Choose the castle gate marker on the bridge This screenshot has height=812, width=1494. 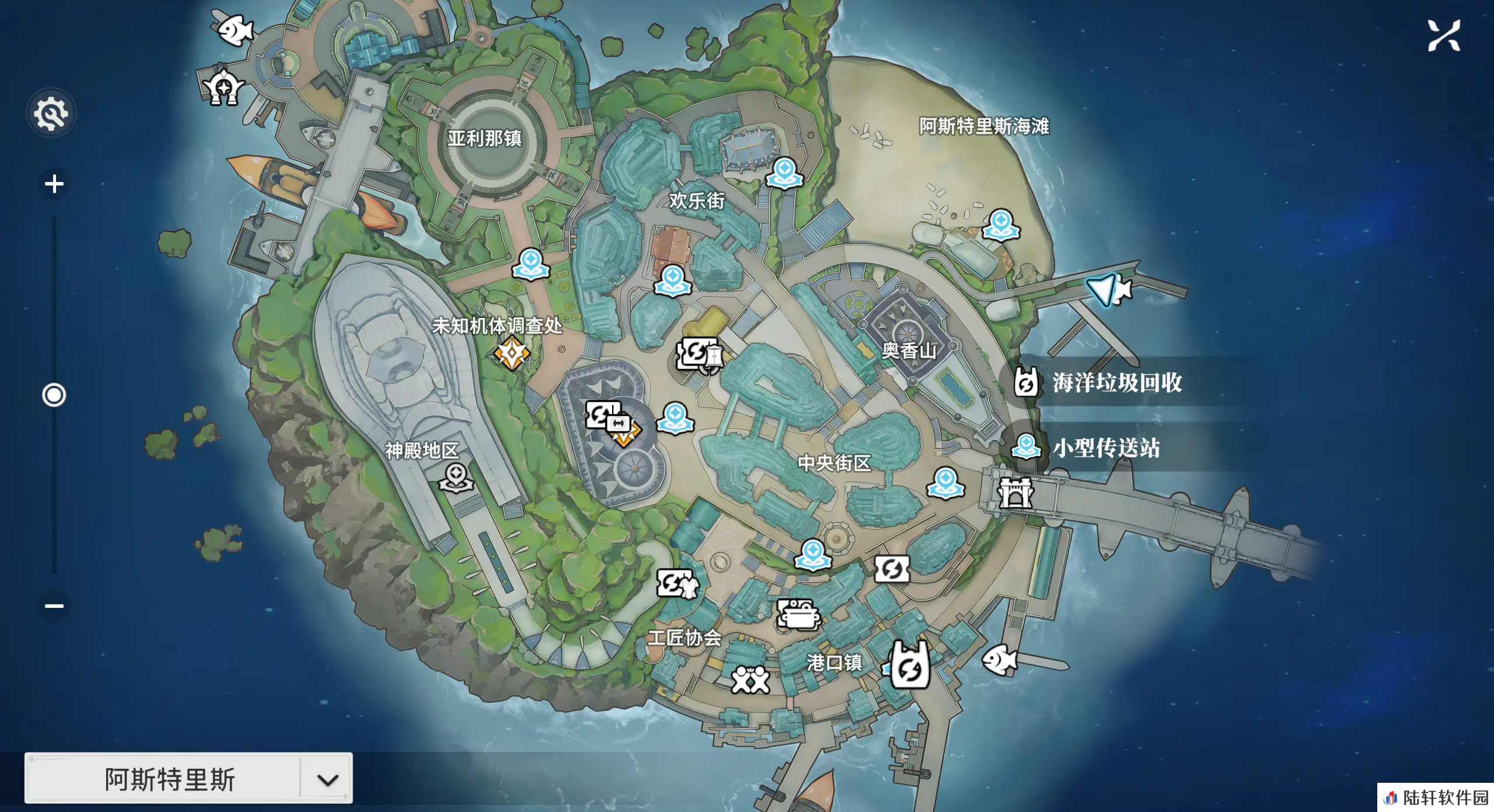[1015, 493]
